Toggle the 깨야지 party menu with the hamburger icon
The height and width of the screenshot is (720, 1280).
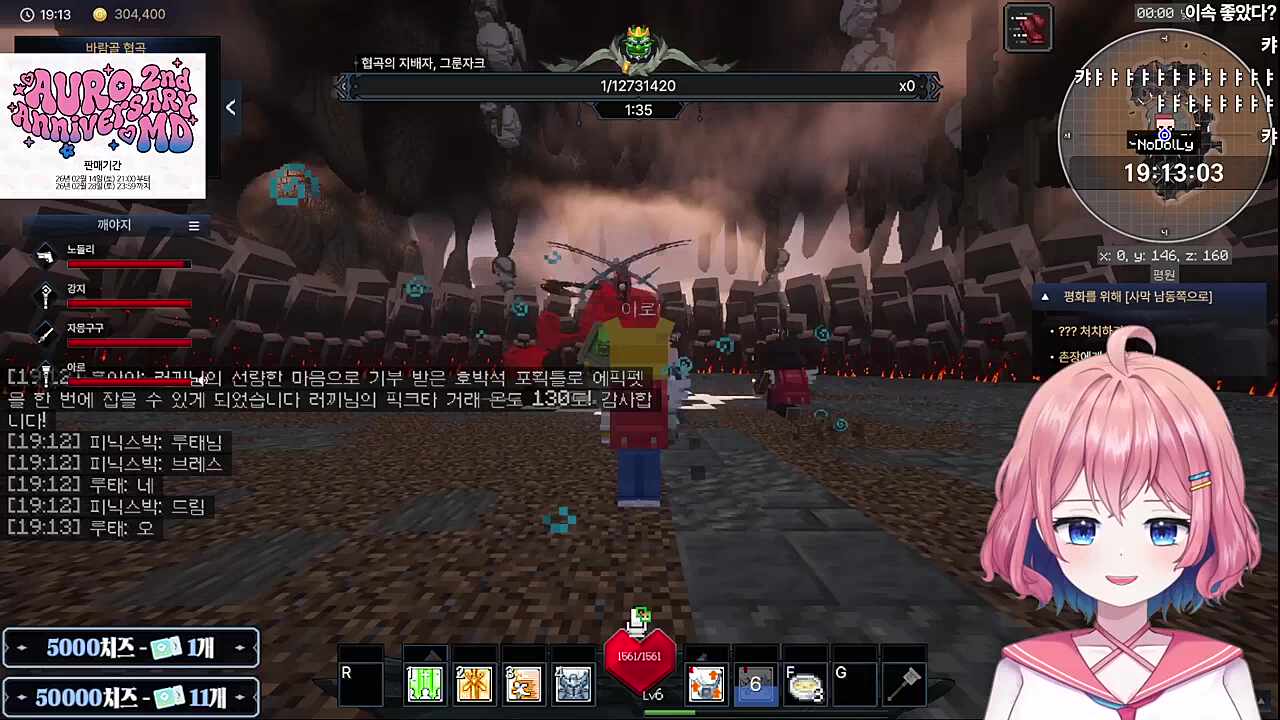click(194, 225)
